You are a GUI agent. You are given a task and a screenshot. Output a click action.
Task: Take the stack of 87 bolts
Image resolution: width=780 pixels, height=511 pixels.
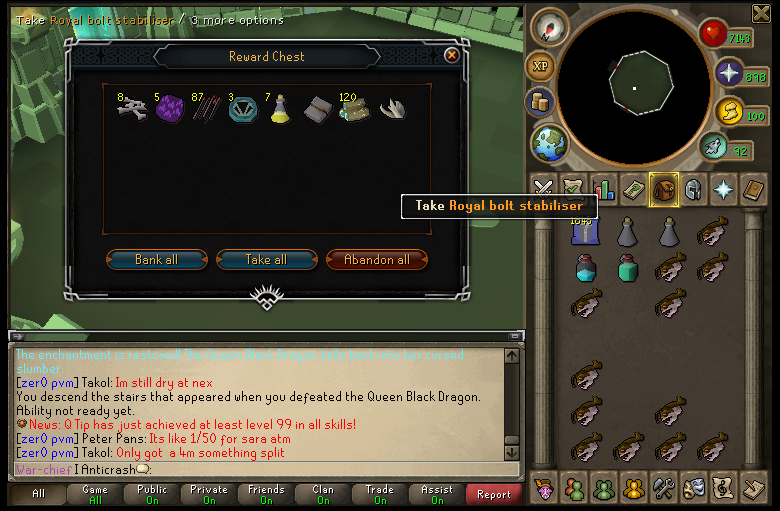(x=205, y=108)
